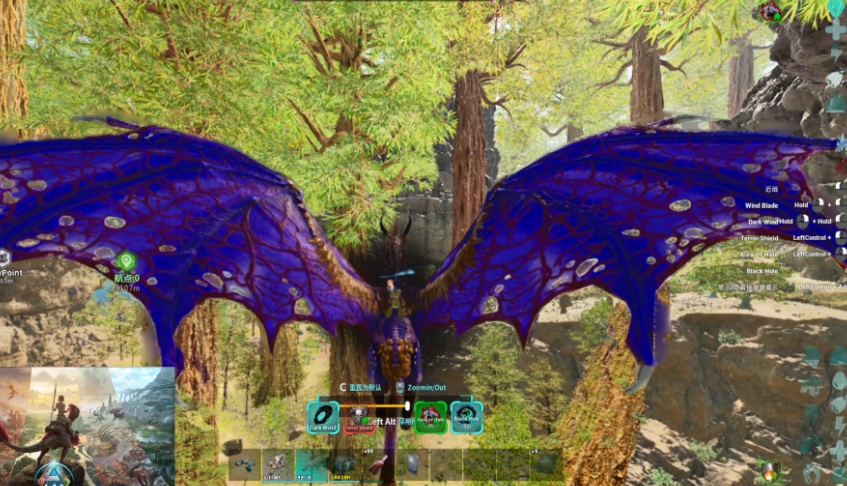Viewport: 847px width, 486px height.
Task: Activate the Terror Shield ability
Action: 360,416
